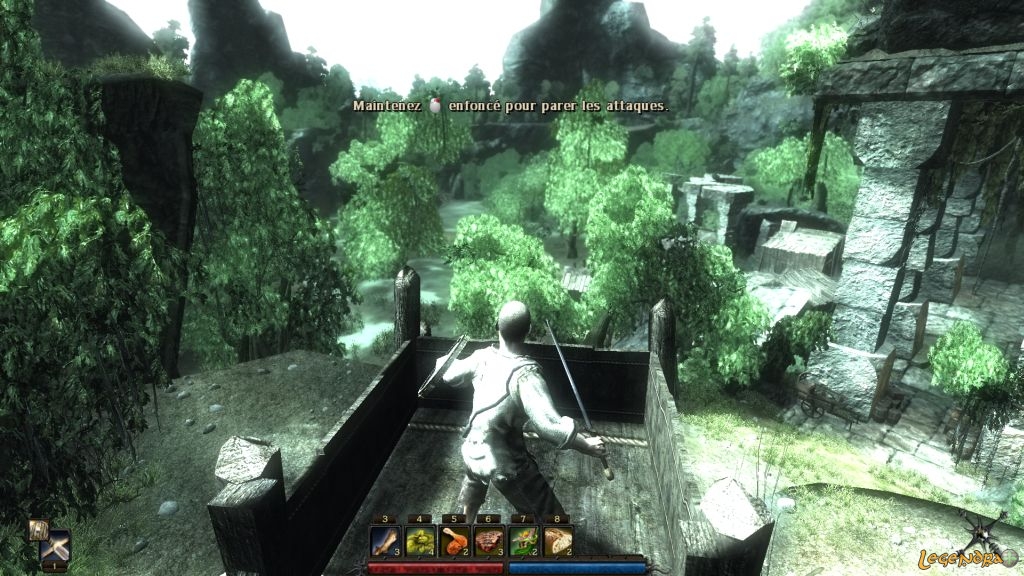
Task: Select the grilled steak slot
Action: coord(489,541)
